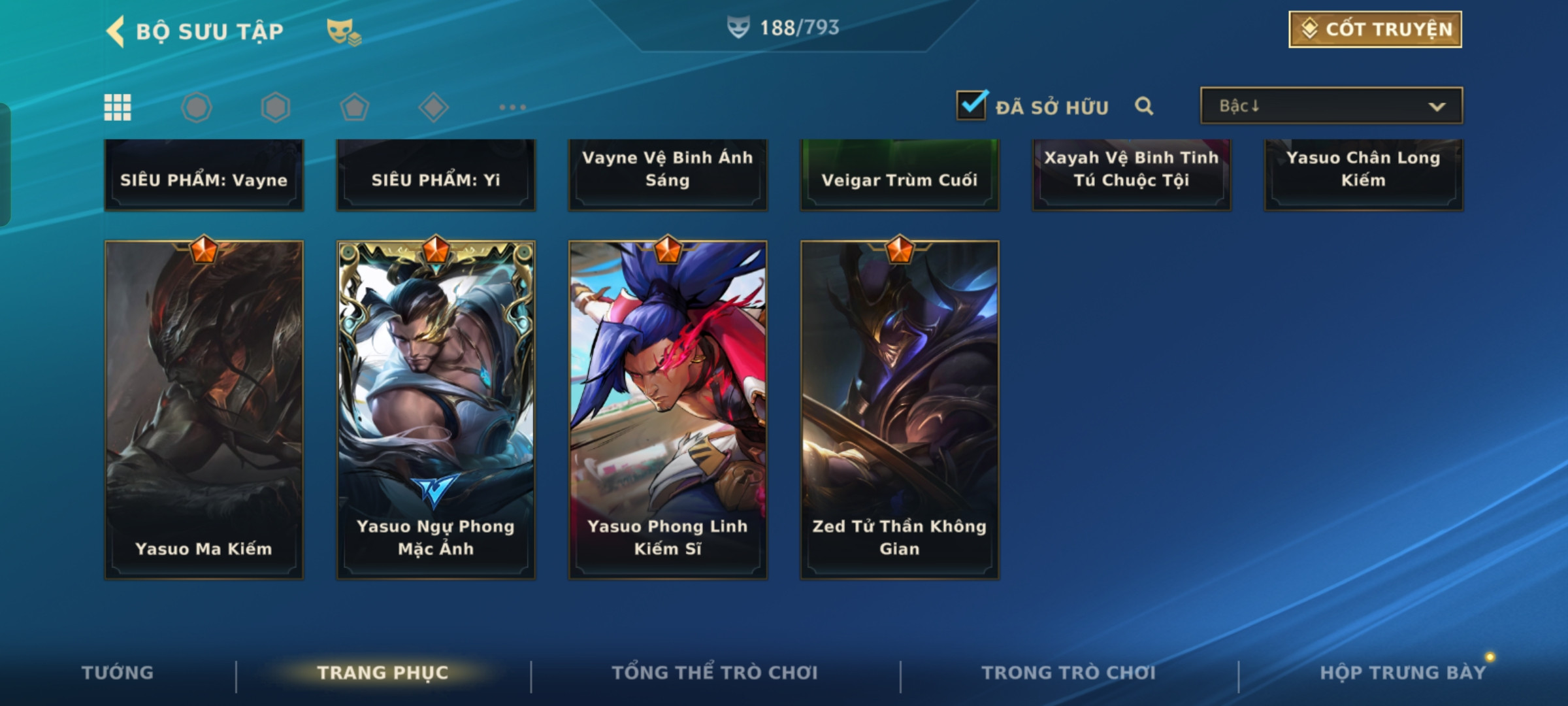Go to the Hộp Trưng Bày tab
The height and width of the screenshot is (706, 1568).
(1403, 673)
